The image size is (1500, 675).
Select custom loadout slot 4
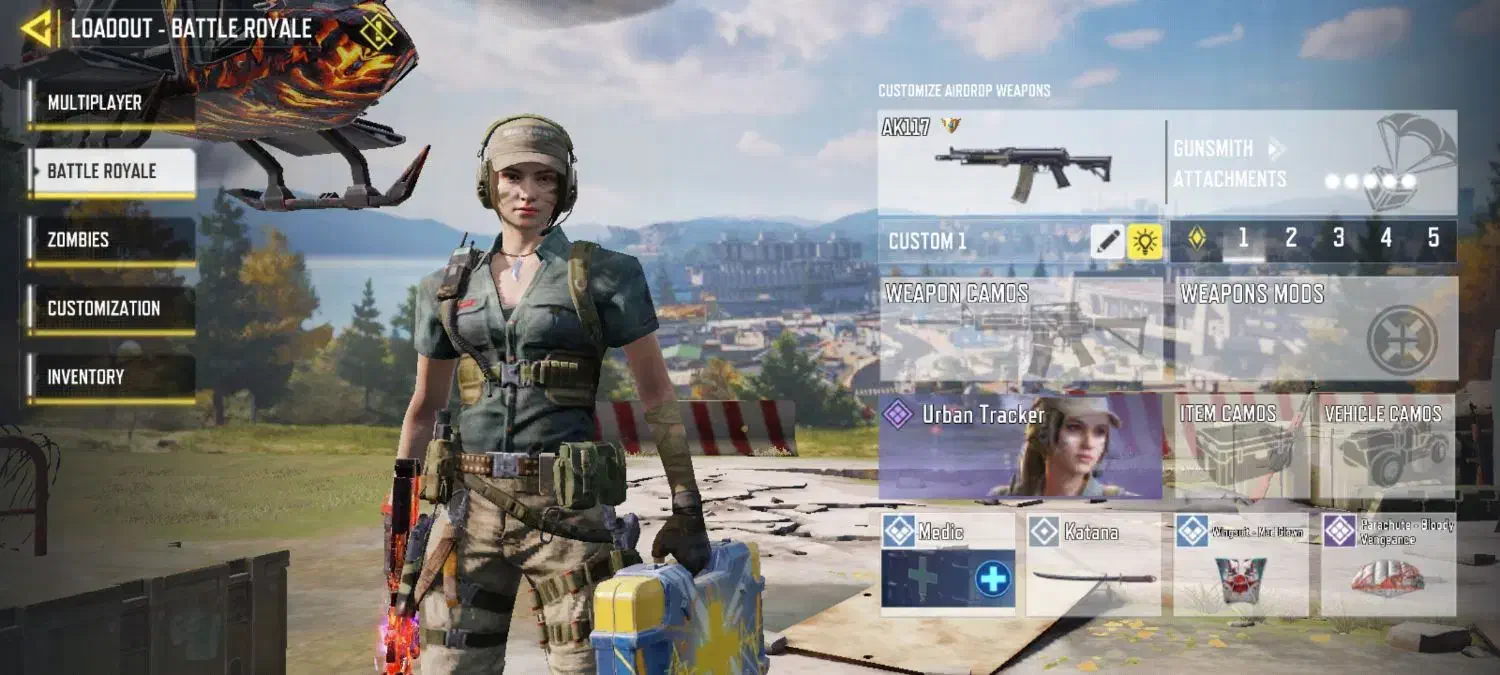pos(1386,239)
